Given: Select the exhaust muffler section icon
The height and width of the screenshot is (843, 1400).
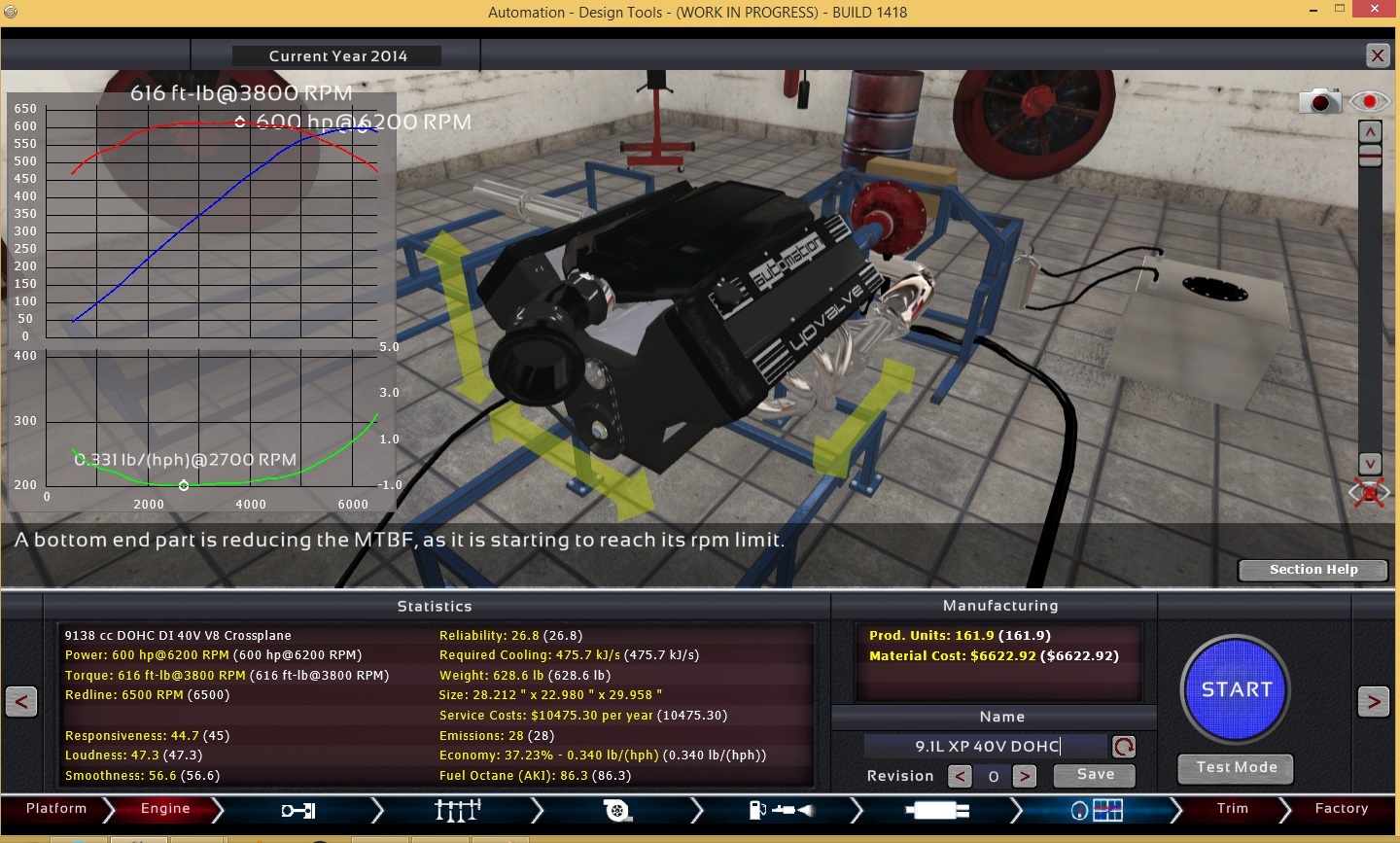Looking at the screenshot, I should tap(937, 810).
